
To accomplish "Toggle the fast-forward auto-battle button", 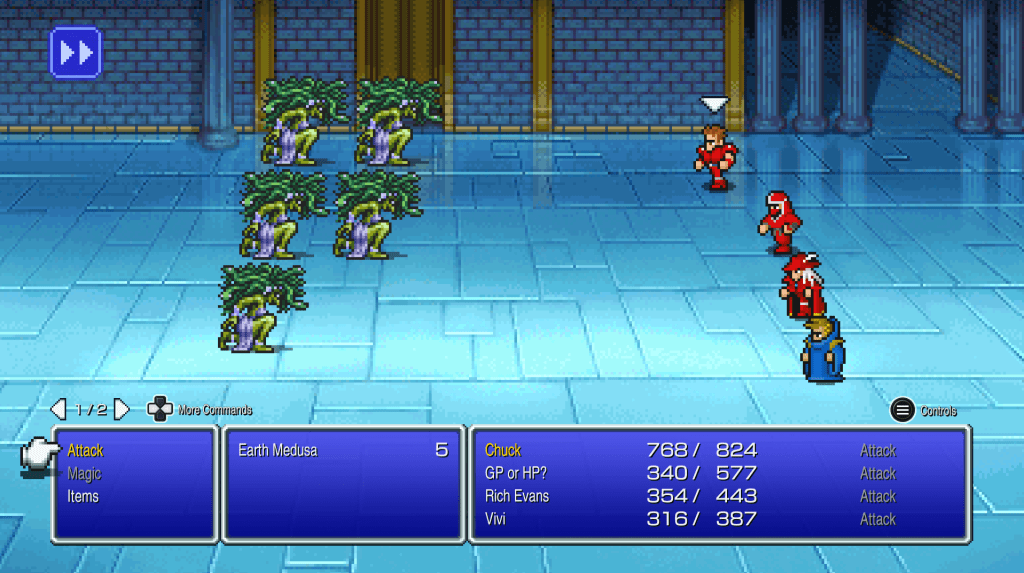I will tap(75, 52).
